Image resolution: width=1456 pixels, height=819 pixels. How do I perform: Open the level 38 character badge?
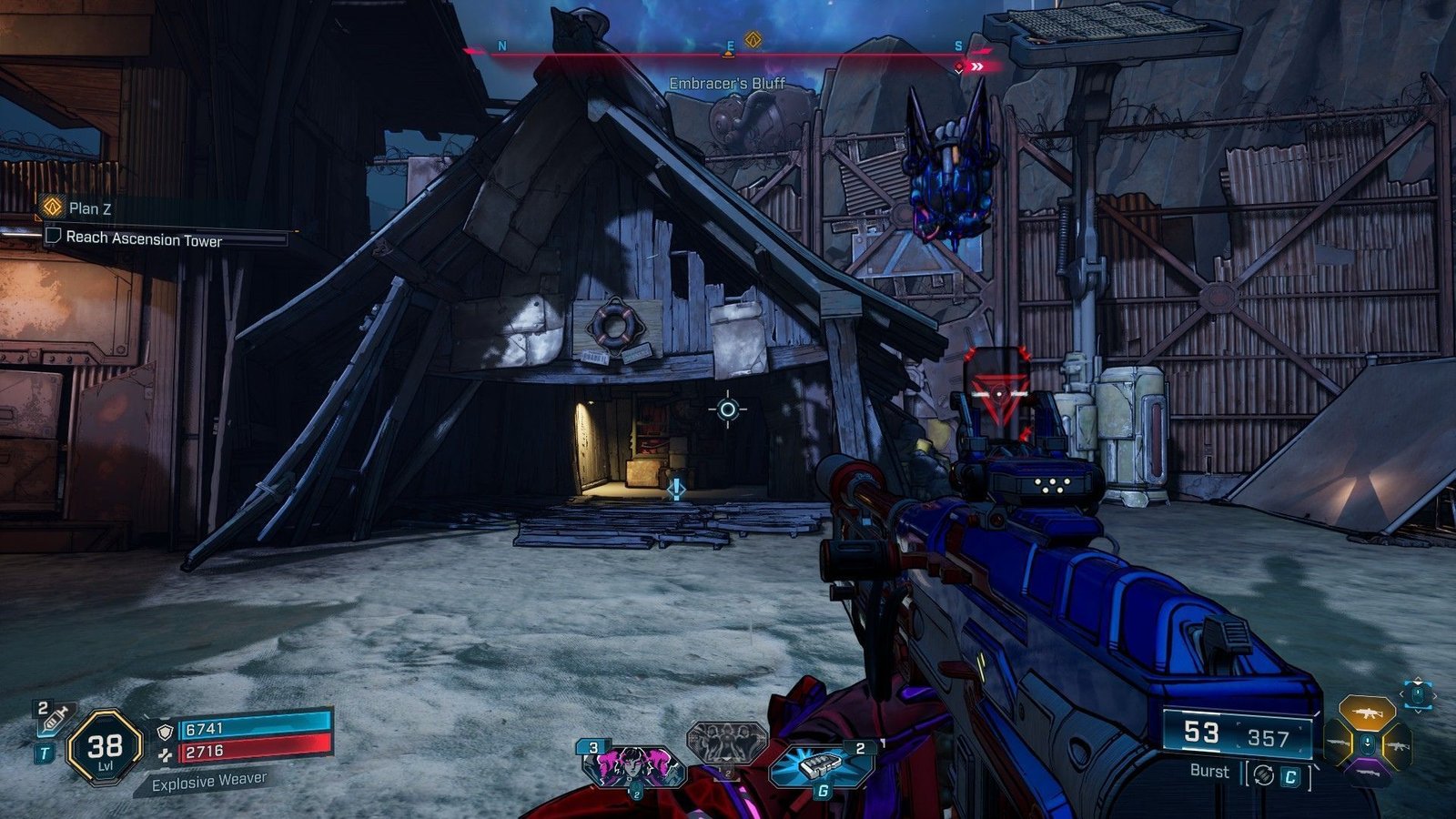pyautogui.click(x=105, y=748)
